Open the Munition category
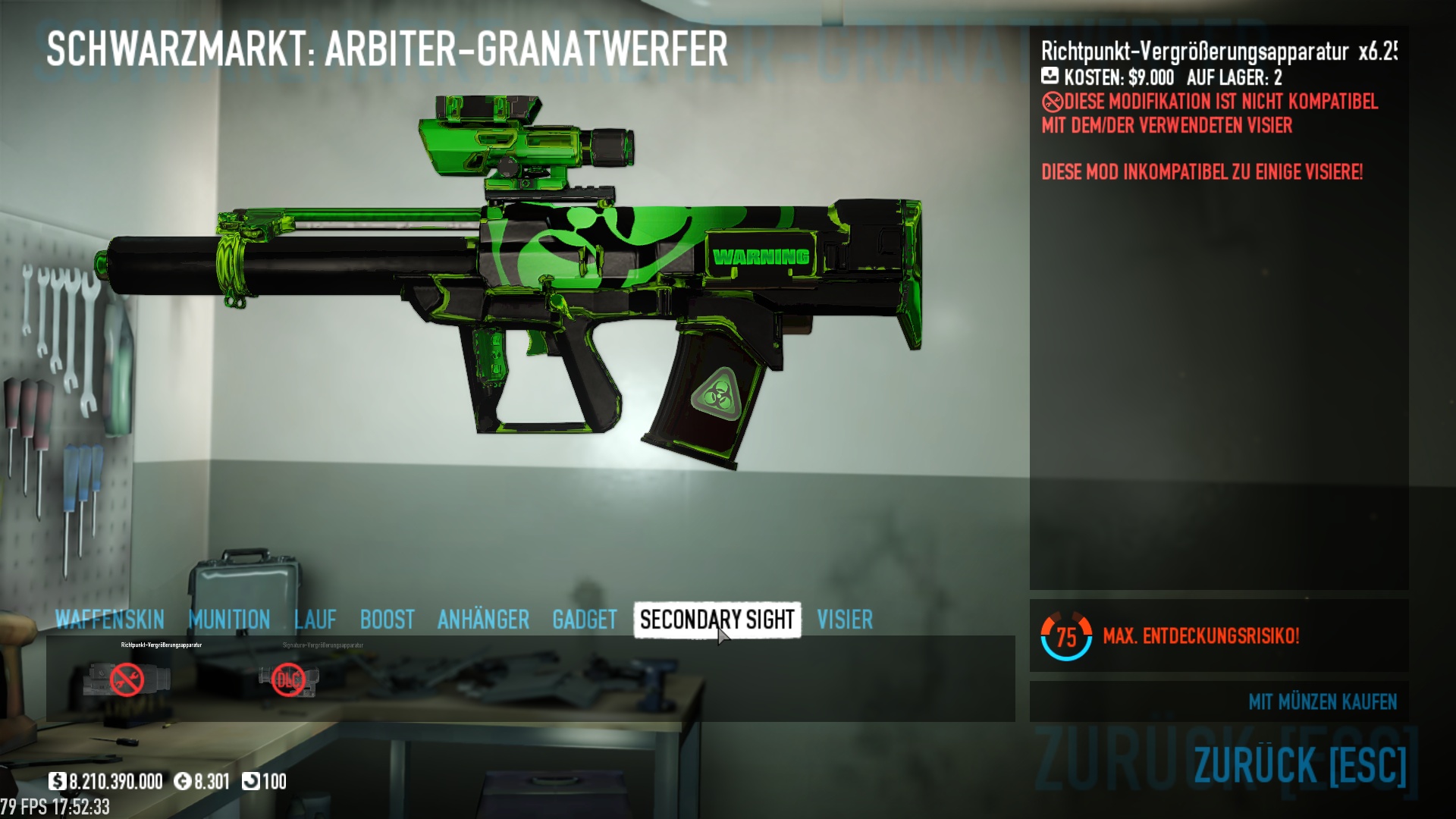Screen dimensions: 1456x819 [229, 620]
